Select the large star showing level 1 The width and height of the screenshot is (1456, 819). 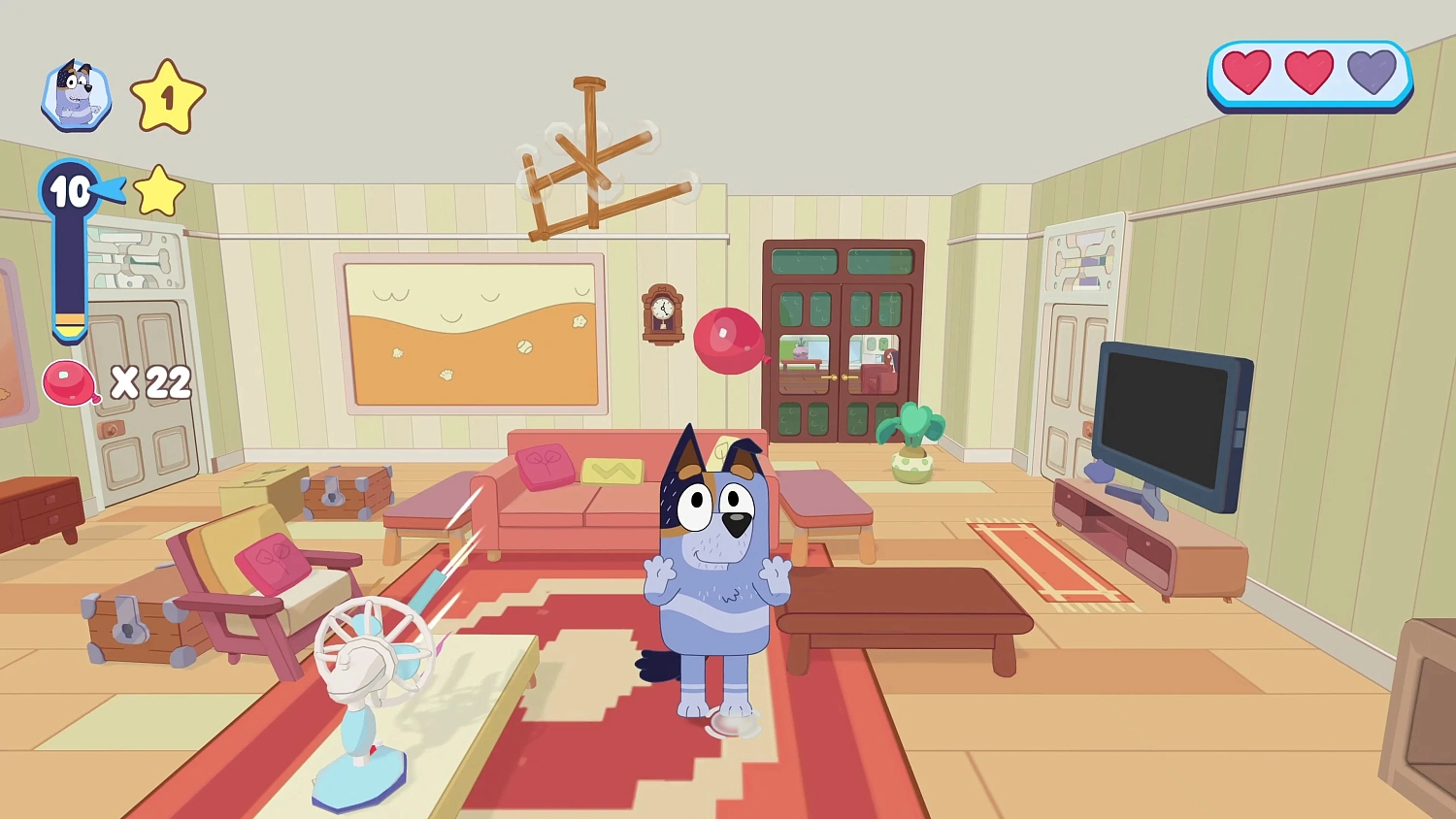pos(167,95)
